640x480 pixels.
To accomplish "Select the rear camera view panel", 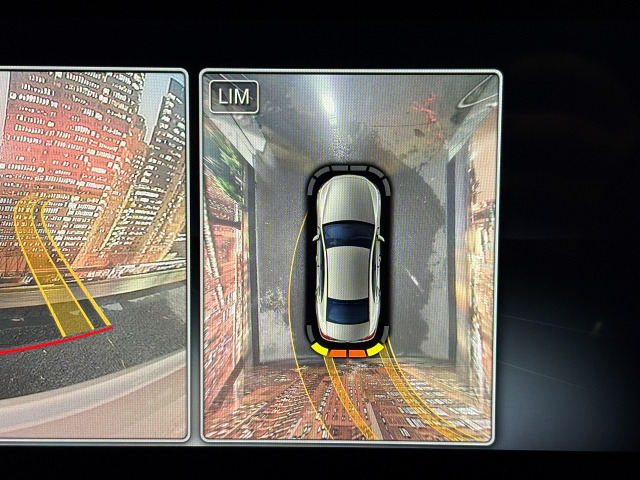I will click(92, 255).
